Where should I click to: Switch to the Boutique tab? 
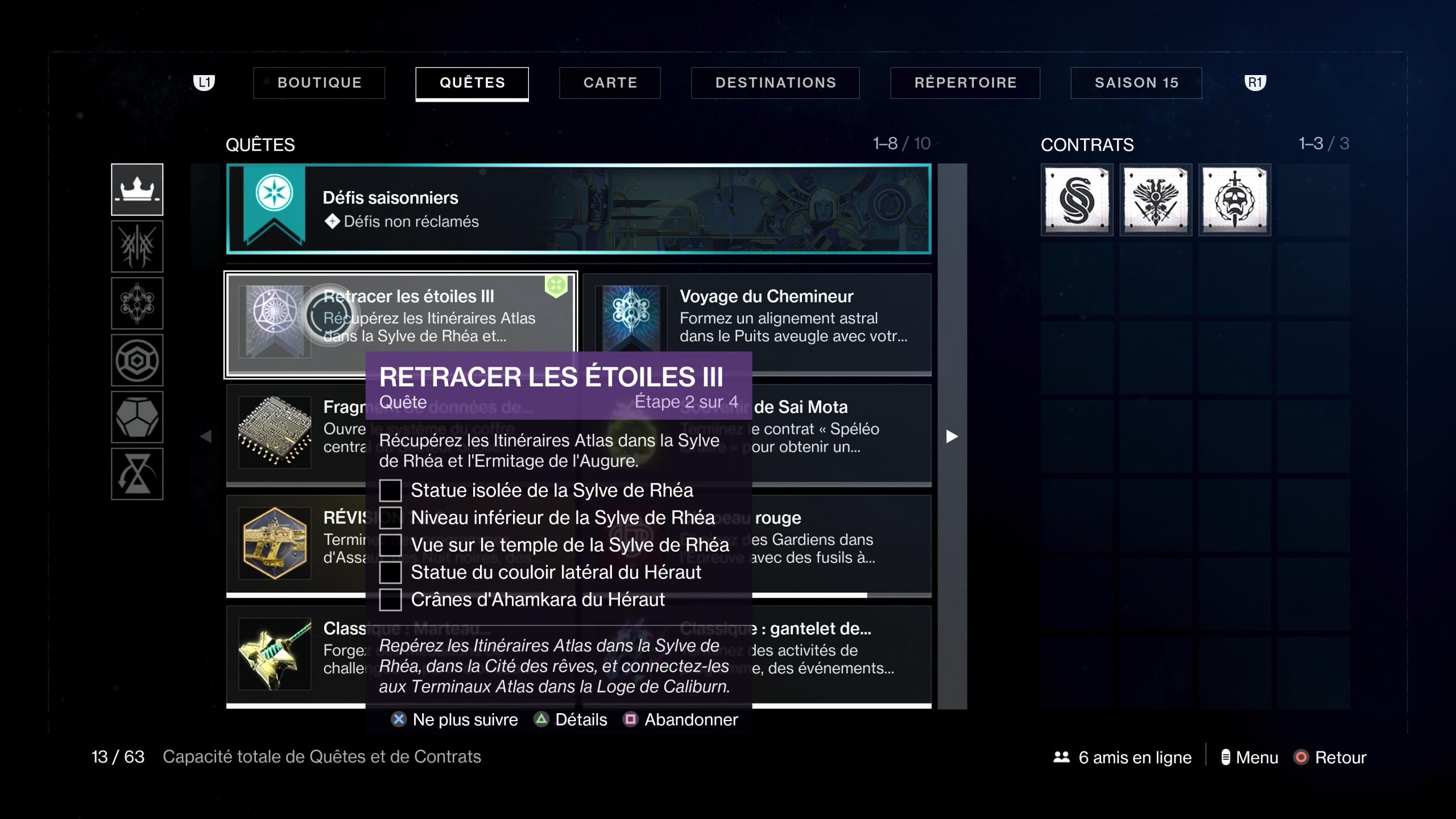tap(319, 83)
